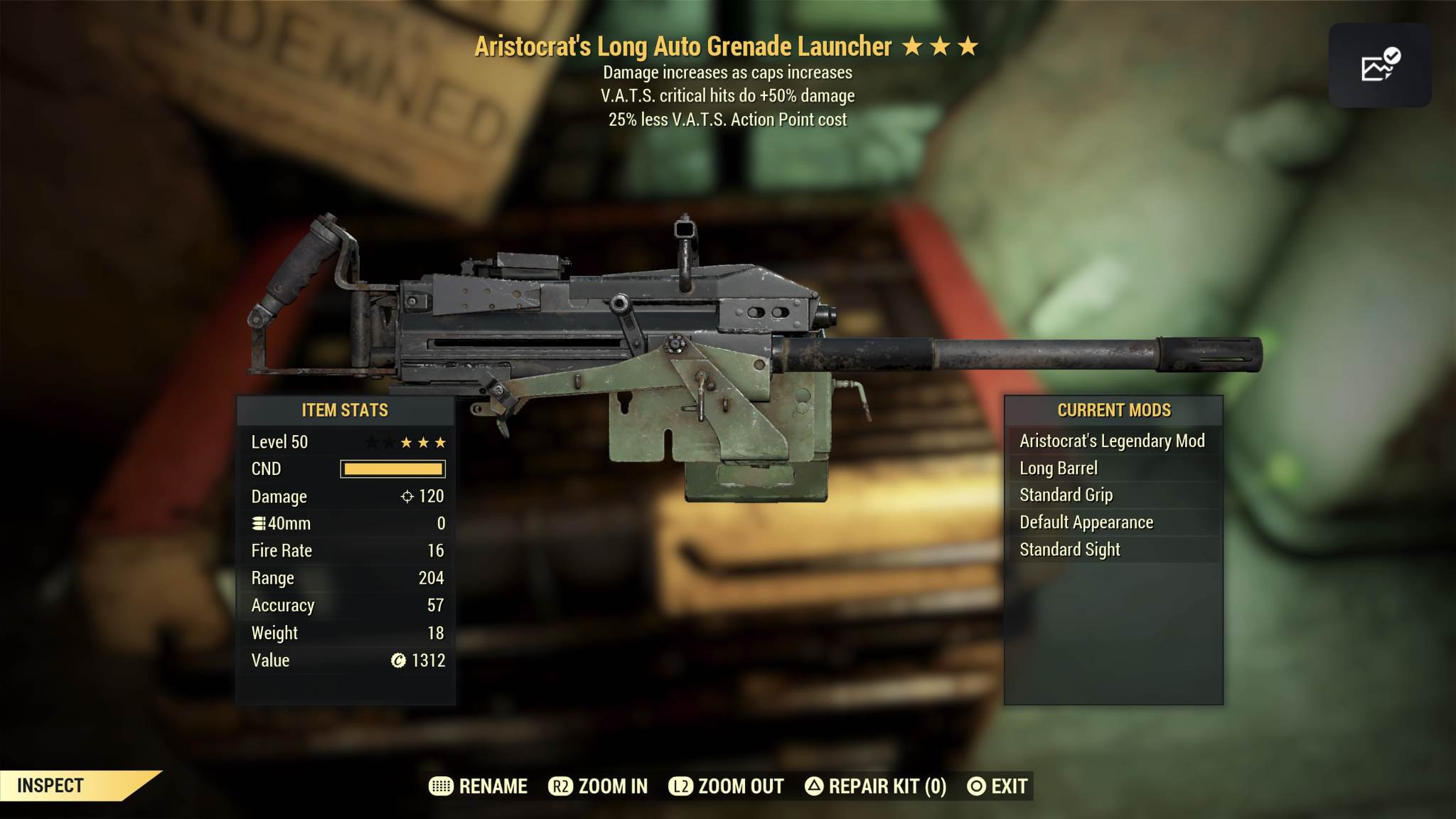Open the screenshot capture overlay icon

(1379, 65)
